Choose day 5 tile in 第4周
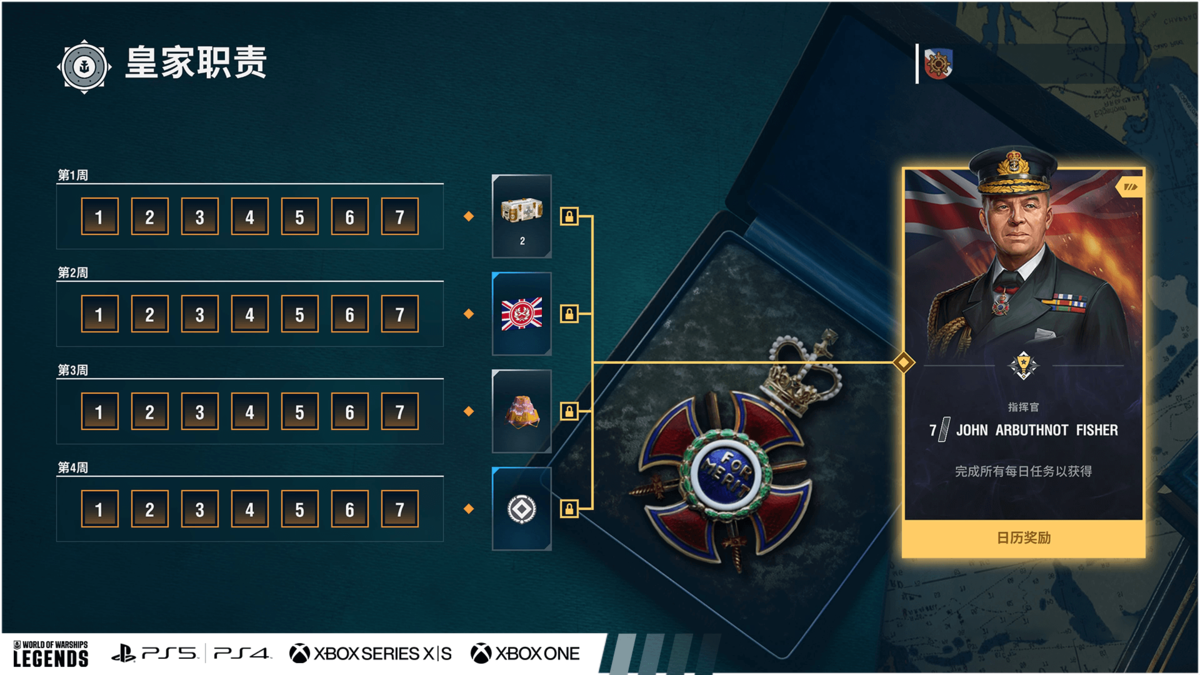This screenshot has width=1200, height=675. coord(300,509)
